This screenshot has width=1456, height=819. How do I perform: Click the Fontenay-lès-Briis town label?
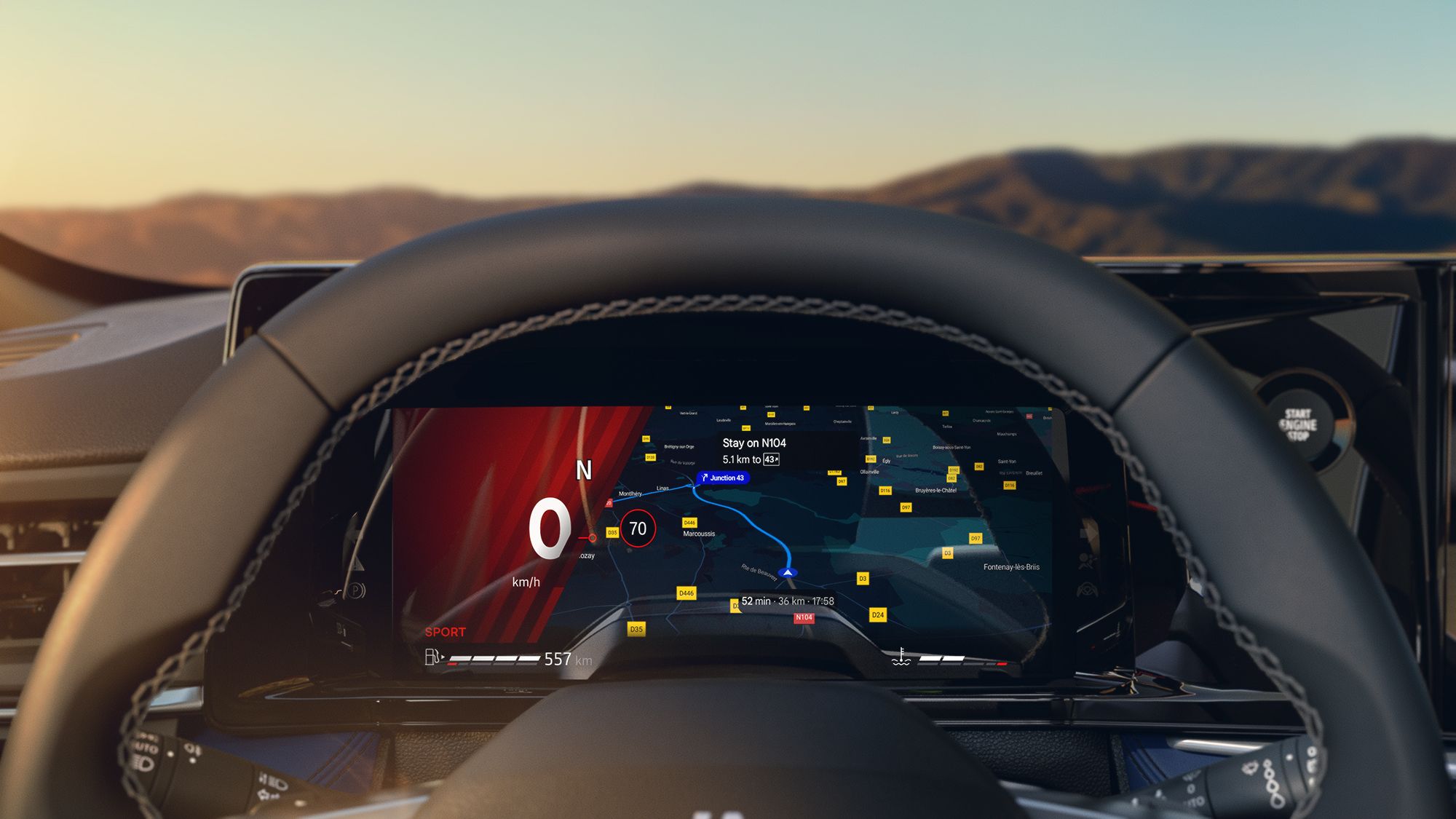click(1011, 567)
